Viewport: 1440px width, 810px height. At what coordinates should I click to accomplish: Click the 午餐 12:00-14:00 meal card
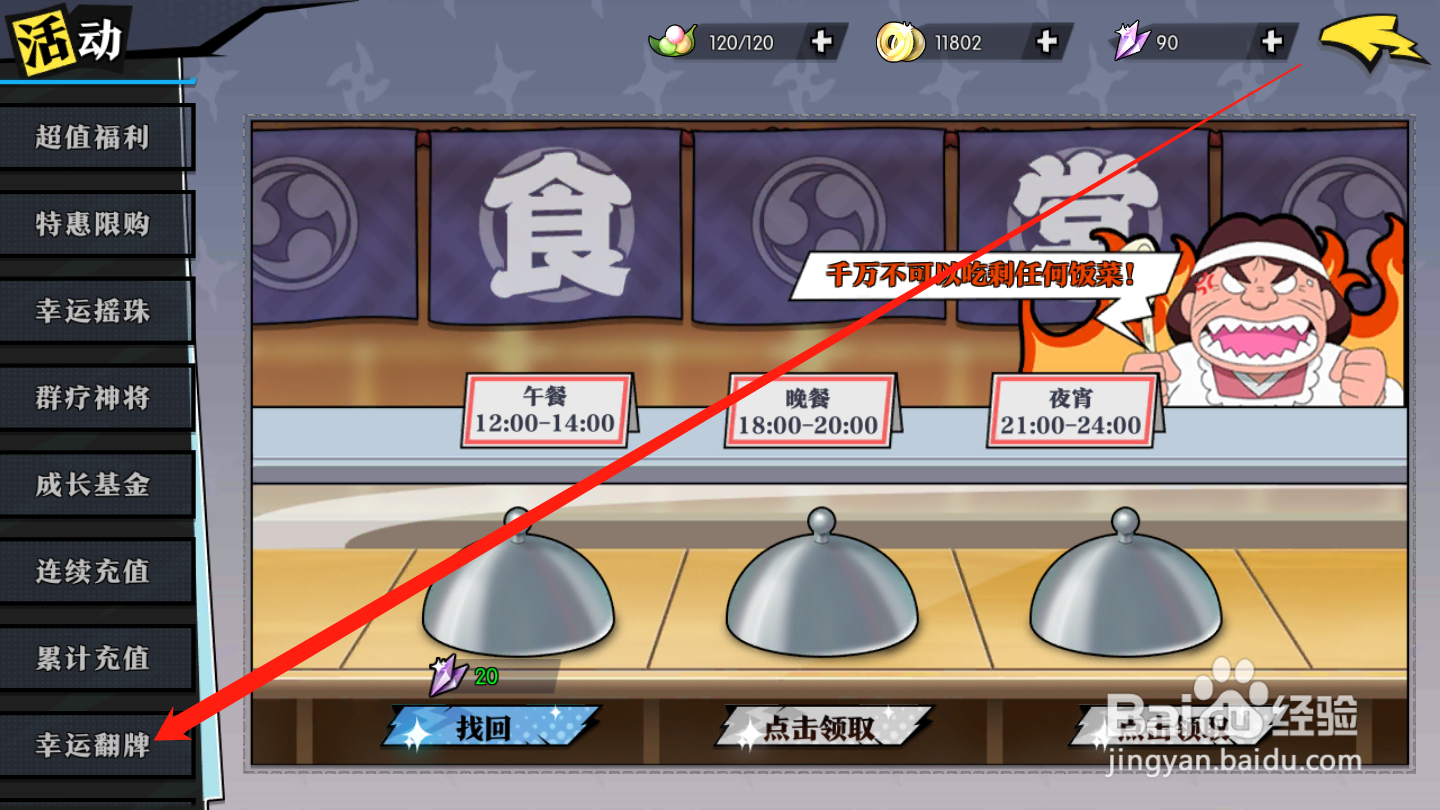click(x=545, y=408)
